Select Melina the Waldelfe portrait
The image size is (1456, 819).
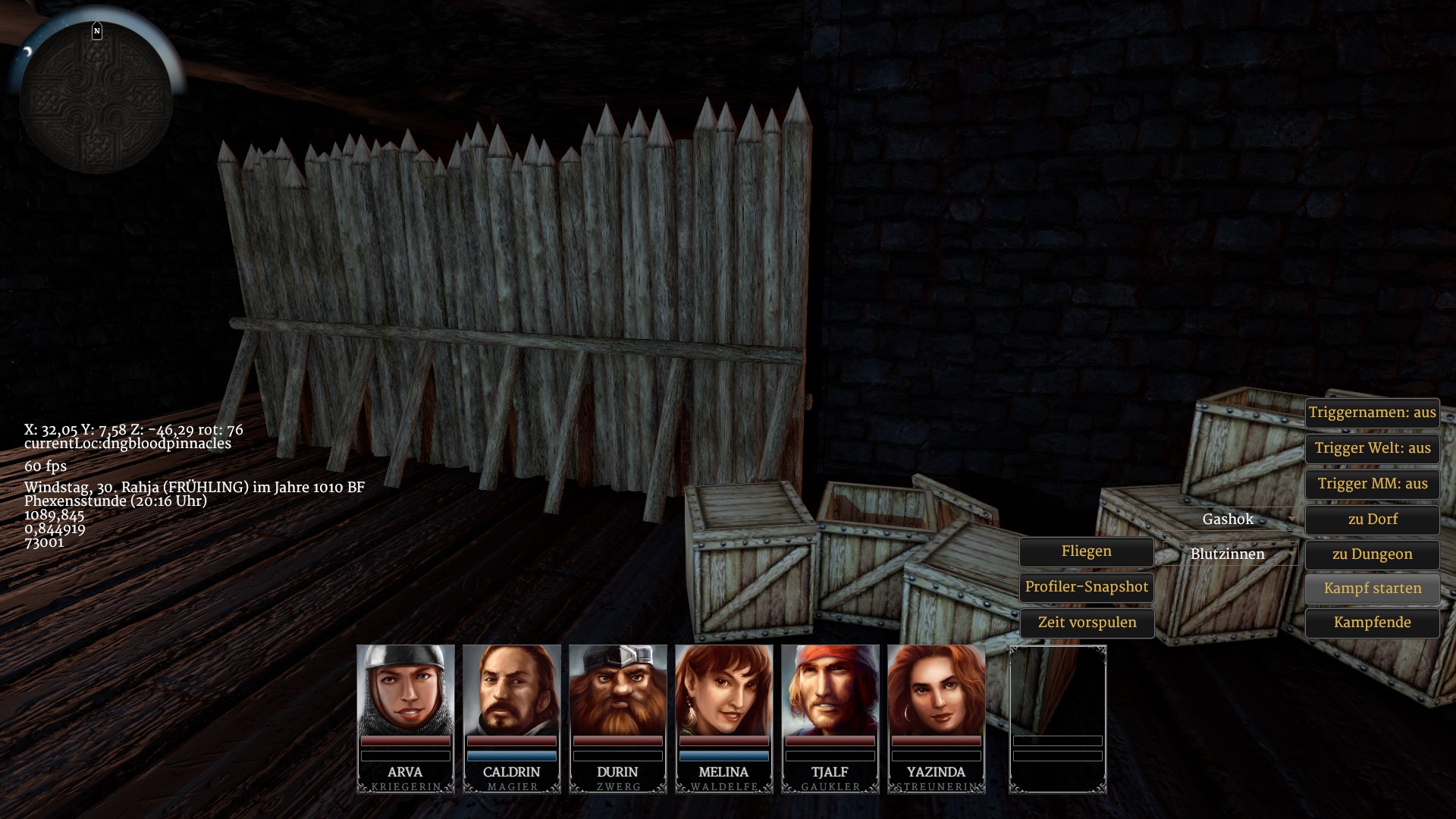[x=724, y=690]
